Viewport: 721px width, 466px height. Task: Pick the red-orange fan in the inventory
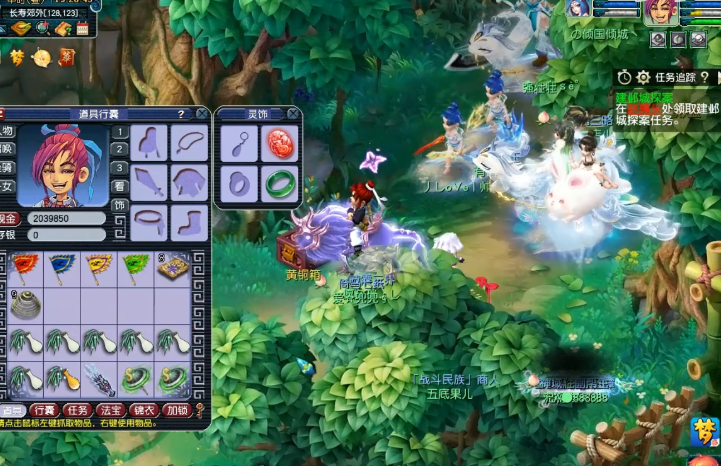point(24,268)
